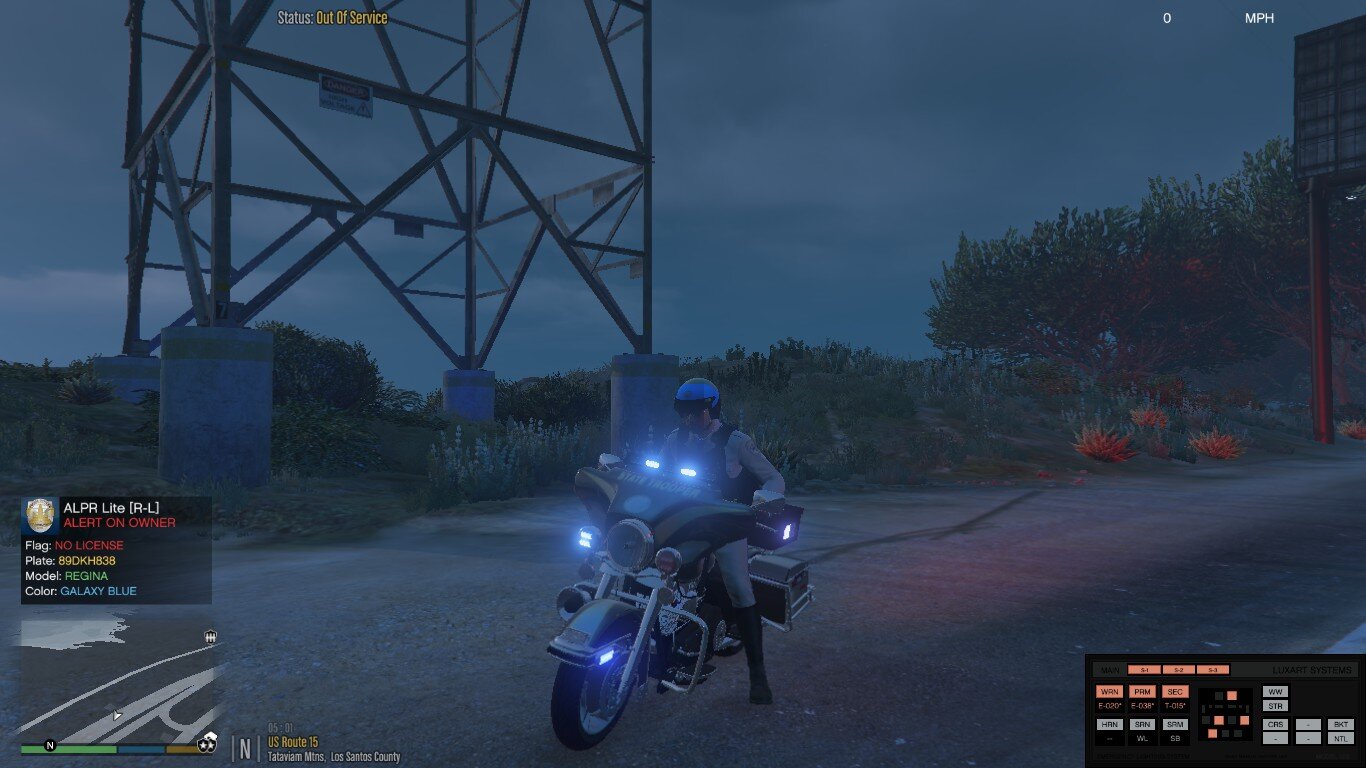Image resolution: width=1366 pixels, height=768 pixels.
Task: Click the STR strobe control
Action: pos(1275,706)
